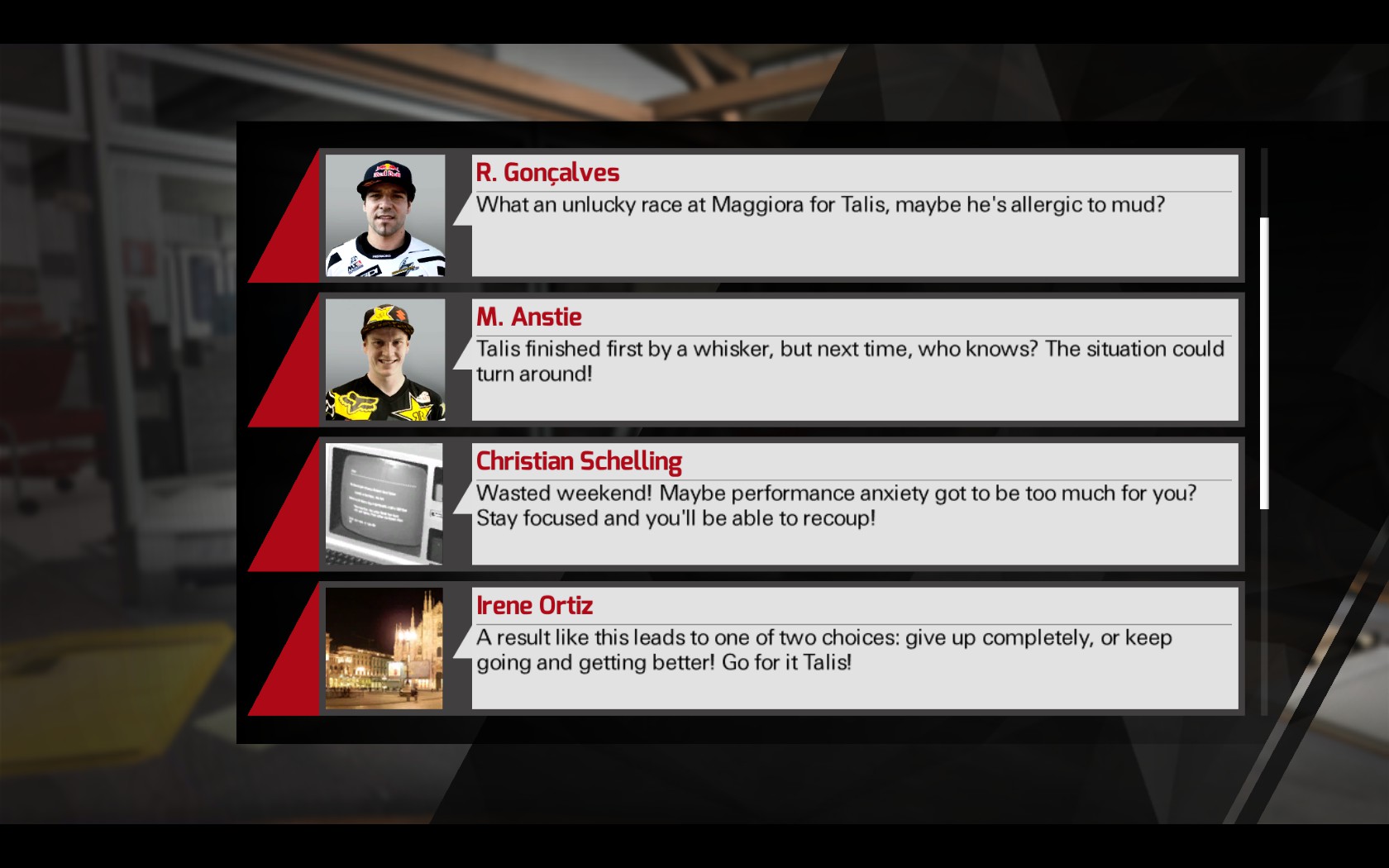Select Irene Ortiz's encouragement message
This screenshot has width=1389, height=868.
[x=853, y=649]
